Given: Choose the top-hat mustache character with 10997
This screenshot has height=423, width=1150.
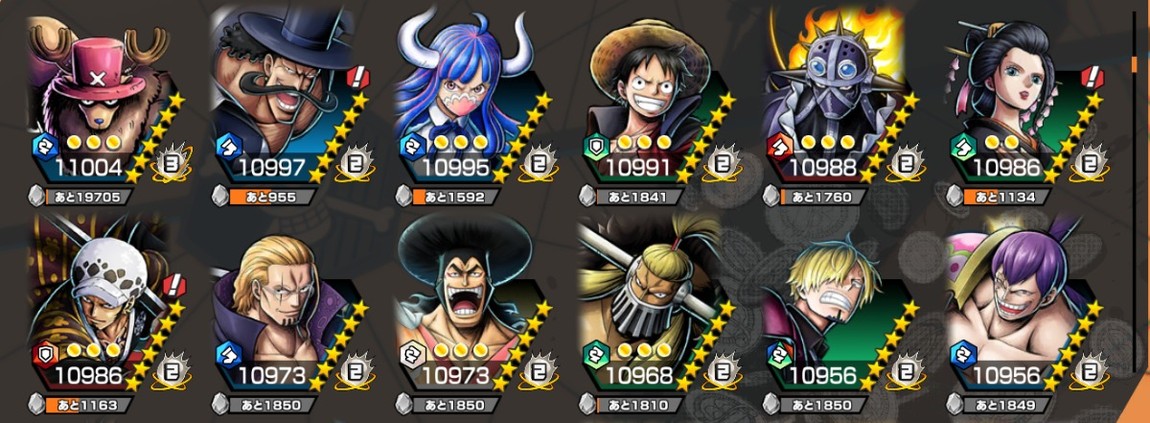Looking at the screenshot, I should [282, 95].
